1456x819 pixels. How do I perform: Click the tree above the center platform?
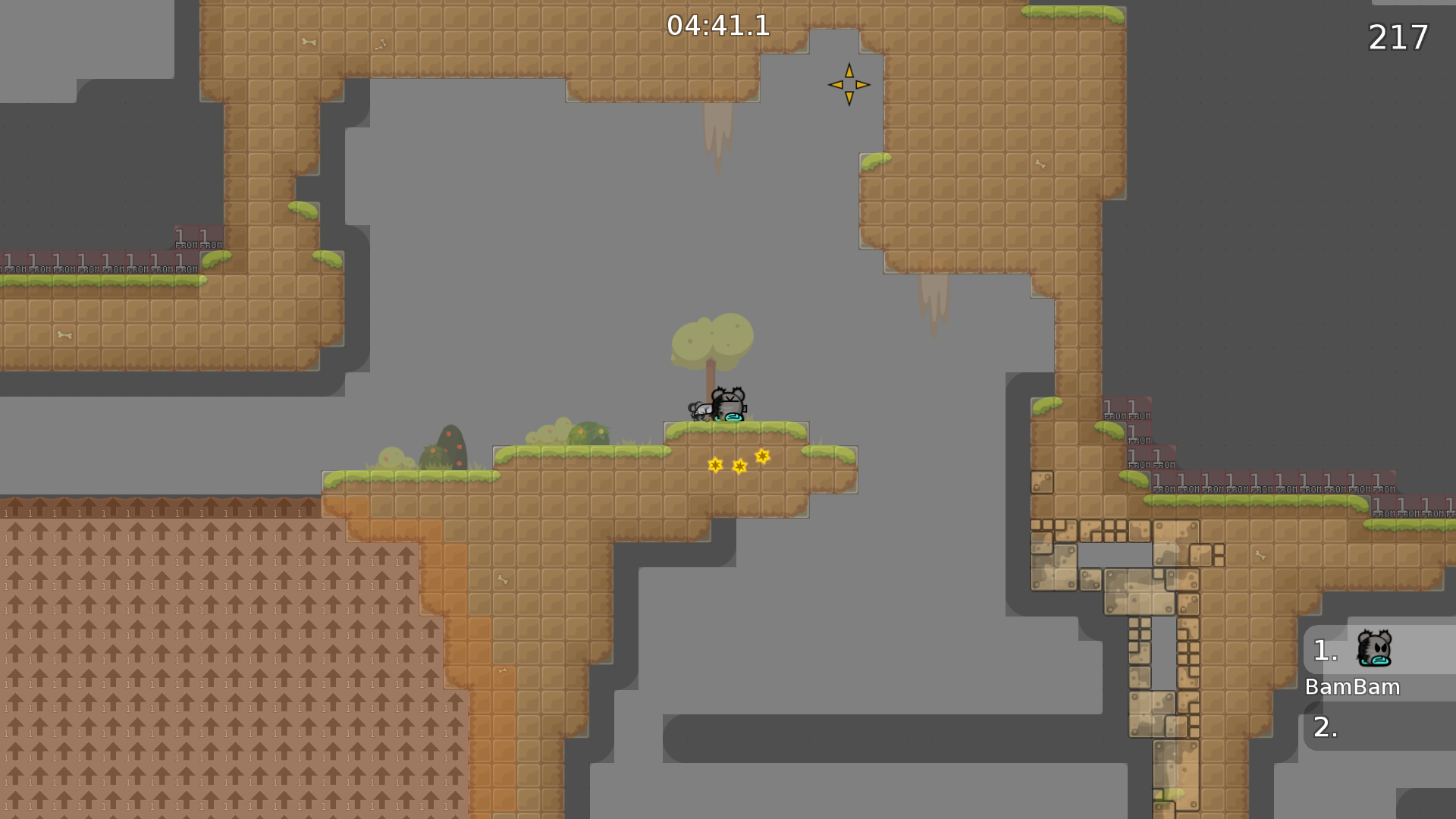(x=711, y=341)
